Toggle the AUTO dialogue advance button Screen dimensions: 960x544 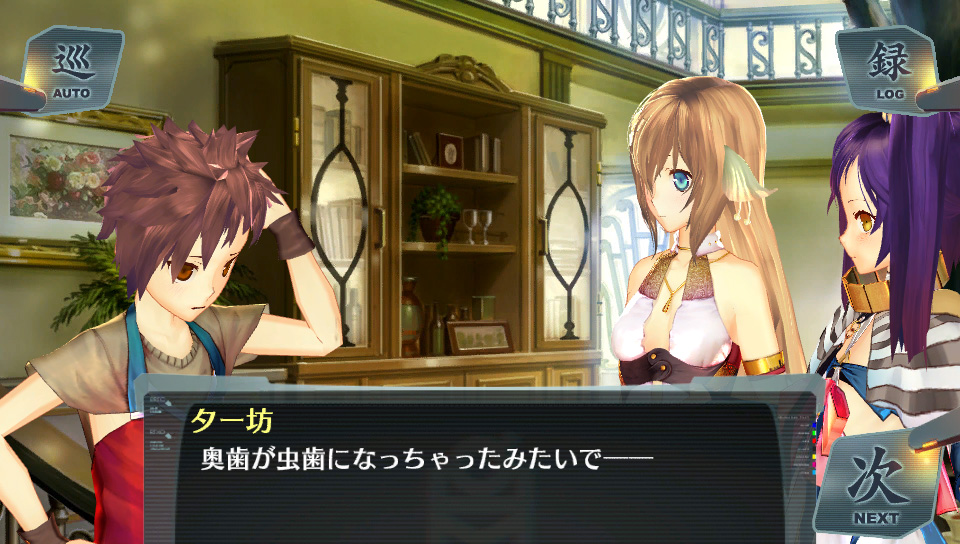pos(72,70)
